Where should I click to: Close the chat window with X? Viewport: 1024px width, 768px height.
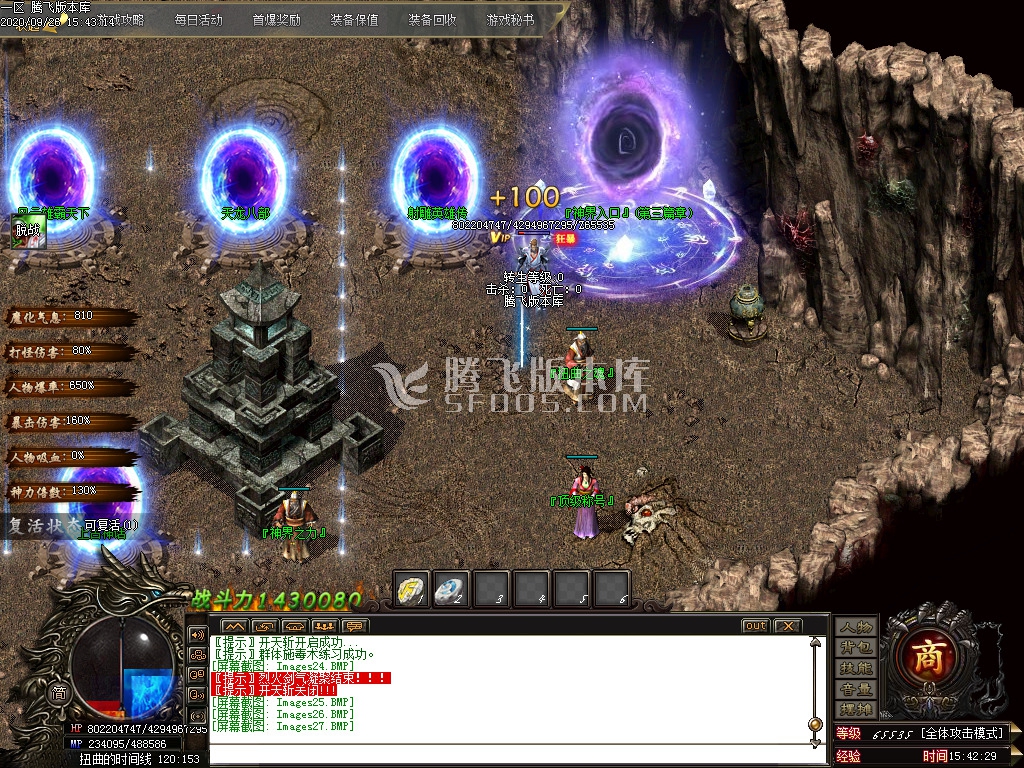[787, 626]
